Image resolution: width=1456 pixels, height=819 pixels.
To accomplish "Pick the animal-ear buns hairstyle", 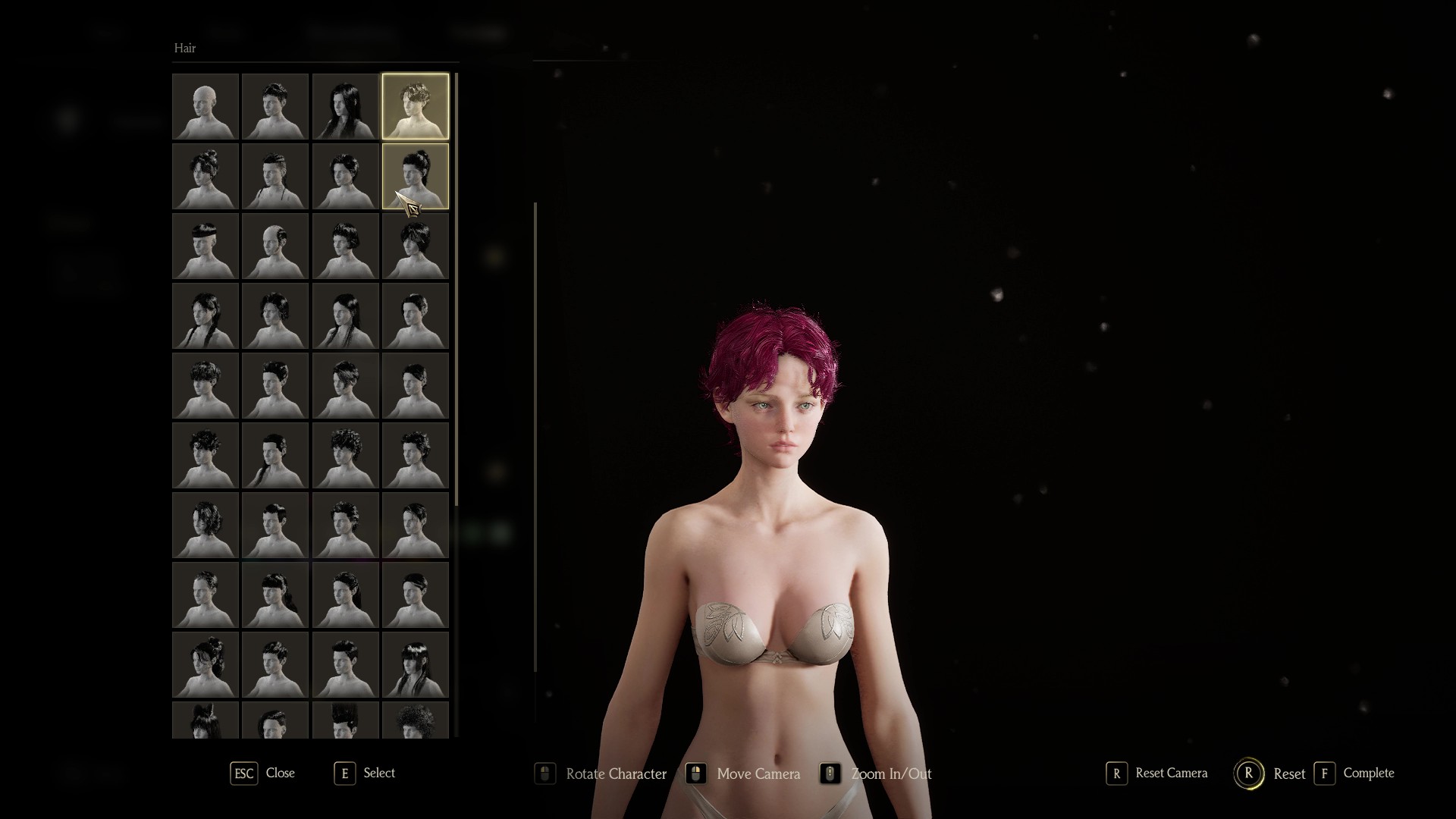I will 206,720.
